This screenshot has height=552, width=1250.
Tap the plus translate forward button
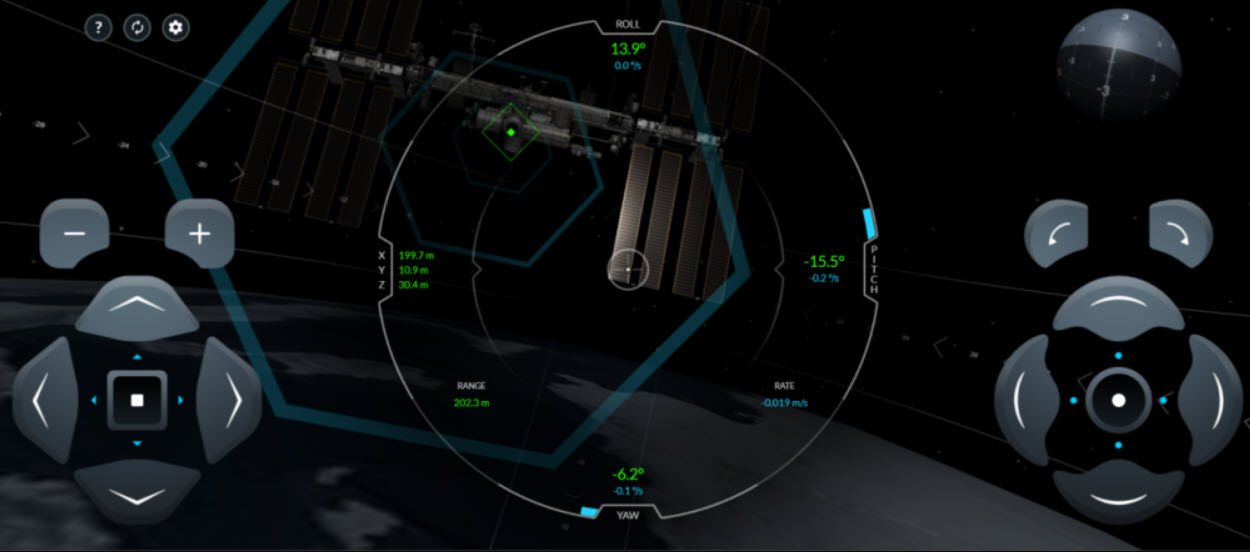200,234
